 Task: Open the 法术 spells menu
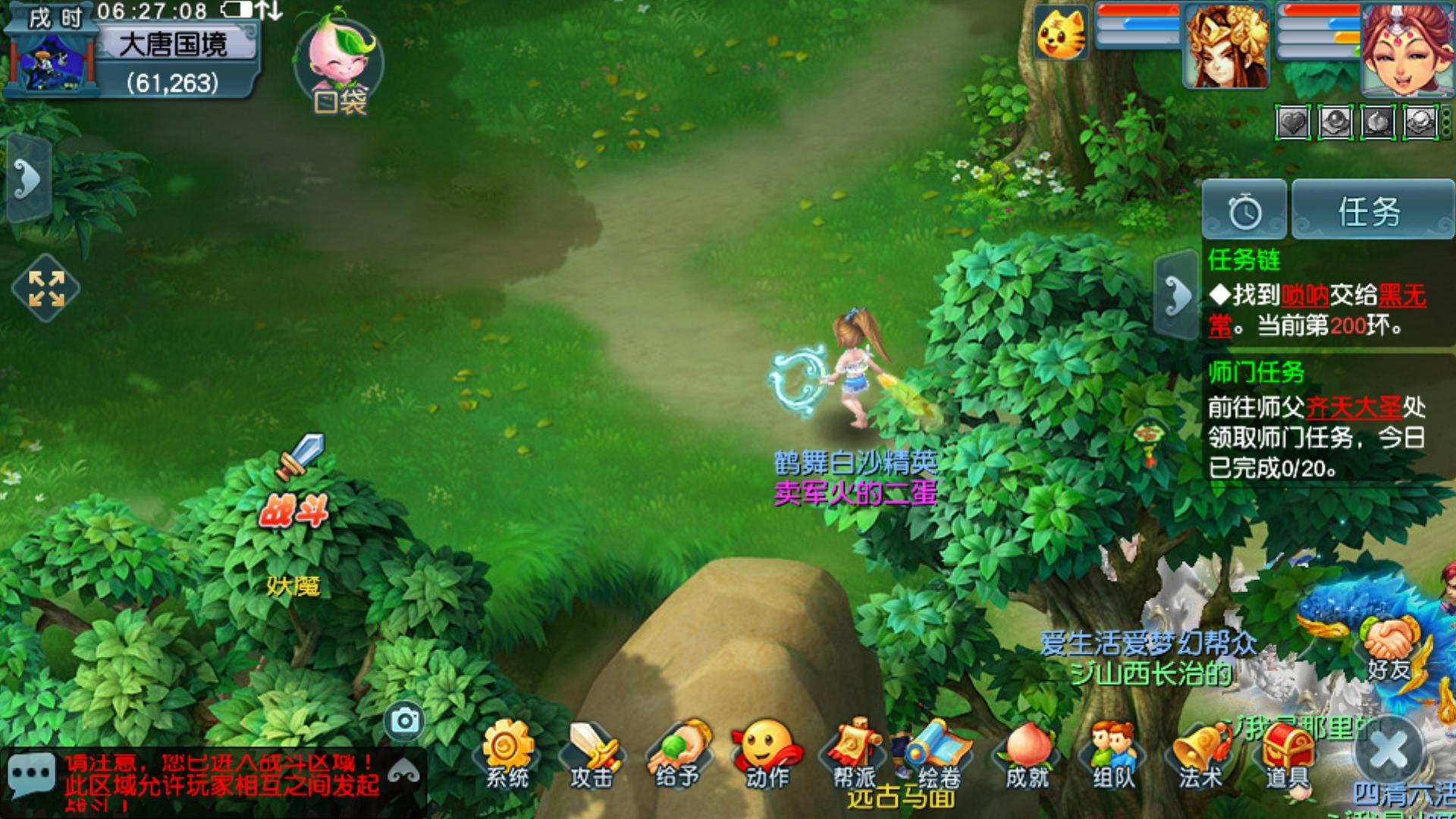[x=1200, y=755]
